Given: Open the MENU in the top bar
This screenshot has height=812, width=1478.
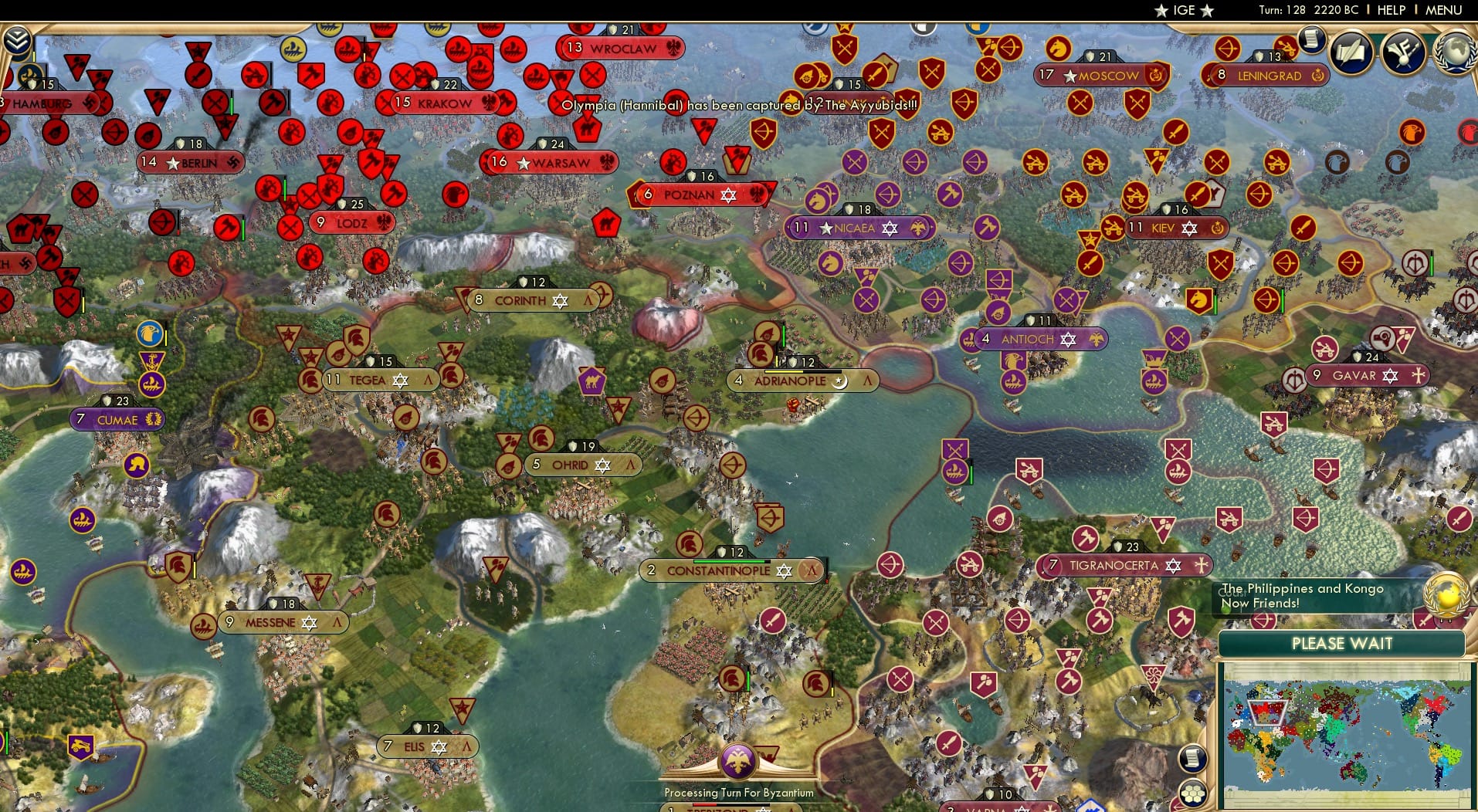Looking at the screenshot, I should 1442,10.
